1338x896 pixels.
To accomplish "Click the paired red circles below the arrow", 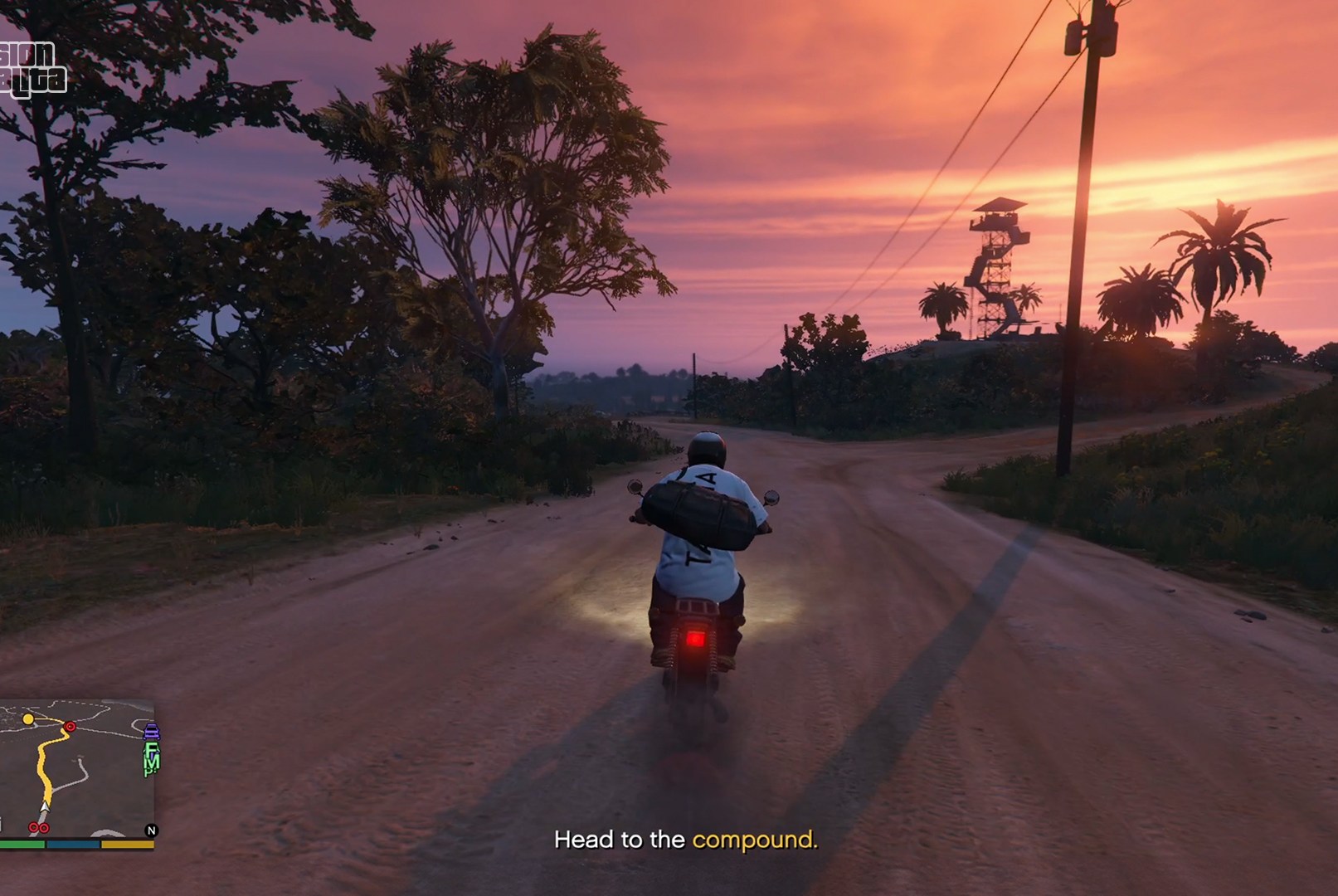I will [39, 828].
